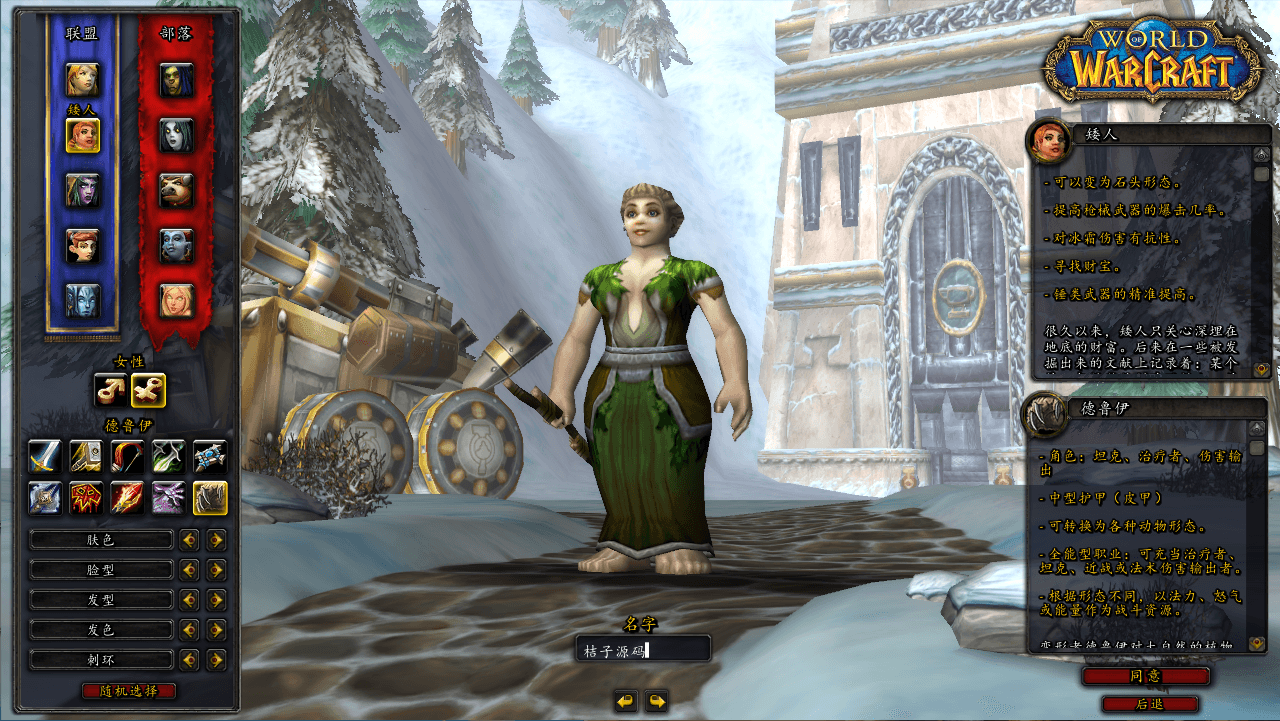Rotate character with left arrow button

pos(626,701)
